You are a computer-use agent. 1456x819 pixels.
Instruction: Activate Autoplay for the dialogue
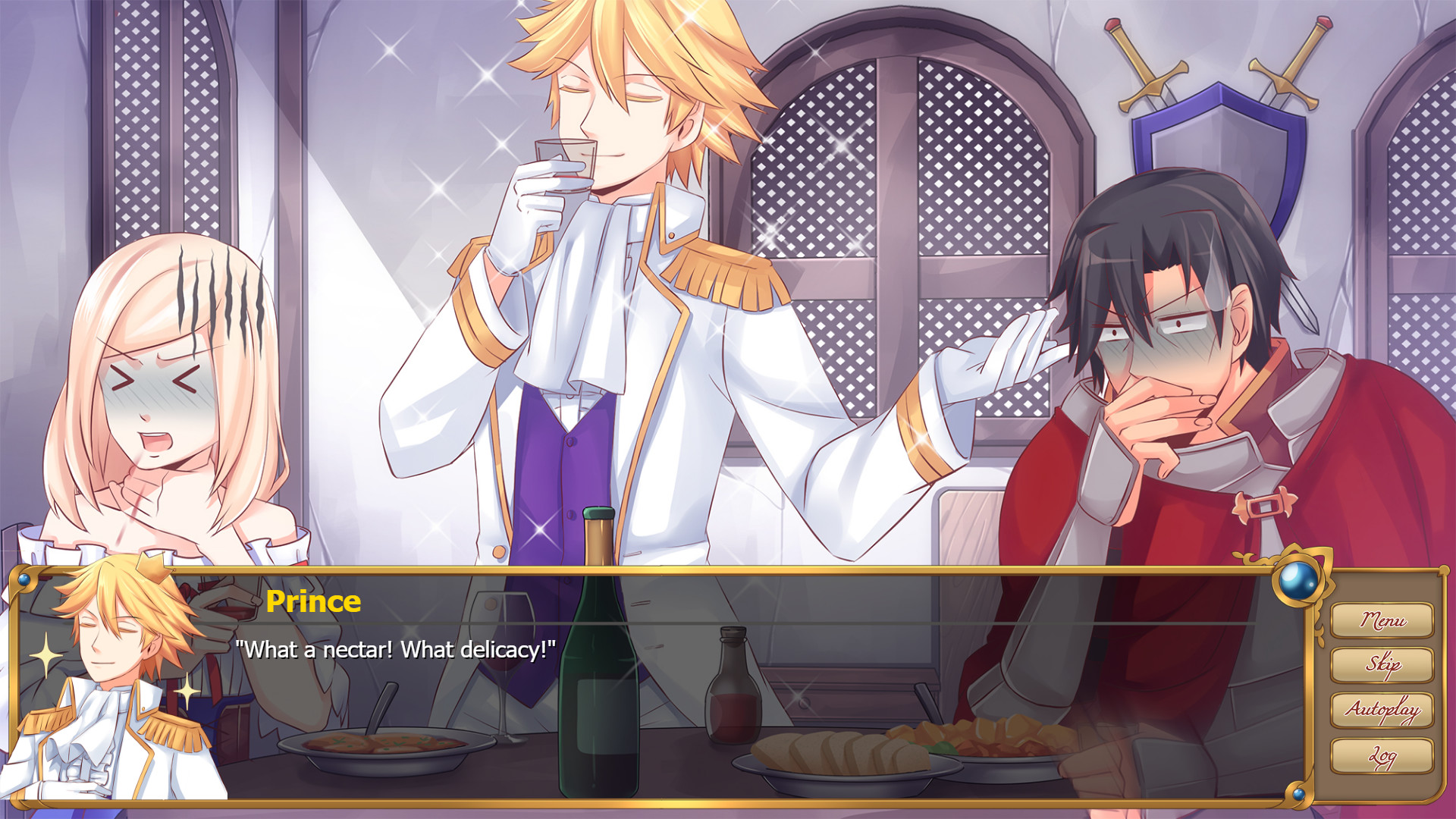tap(1382, 711)
